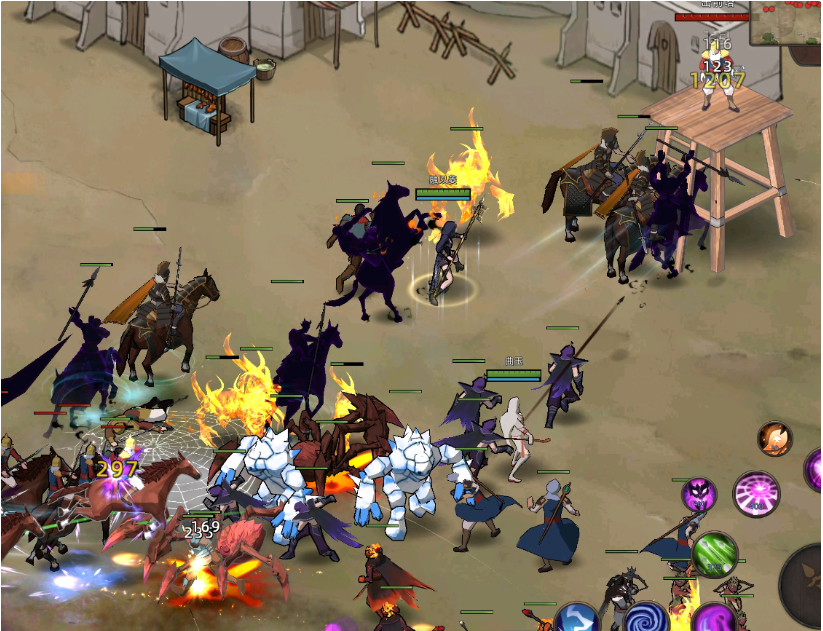This screenshot has width=823, height=631.
Task: Trigger the green arrow volley skill
Action: point(714,554)
